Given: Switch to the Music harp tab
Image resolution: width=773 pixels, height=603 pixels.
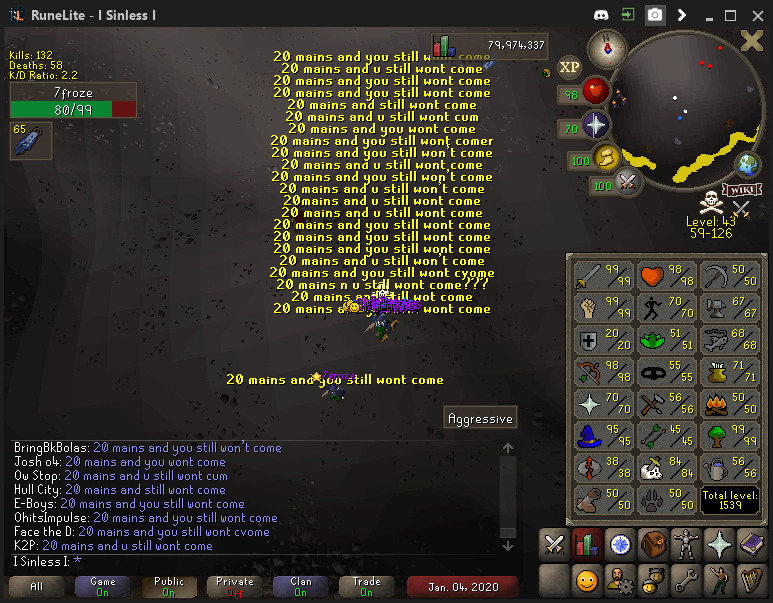Looking at the screenshot, I should [x=751, y=579].
